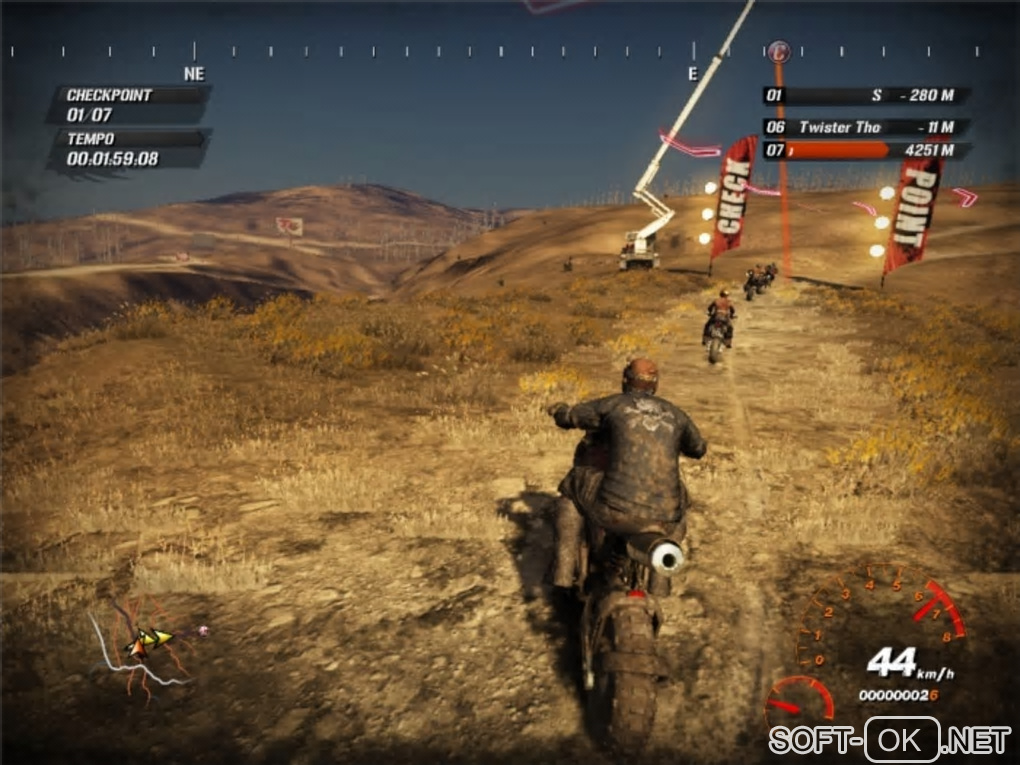
Task: Select the seventh-place orange leaderboard row
Action: coord(866,150)
